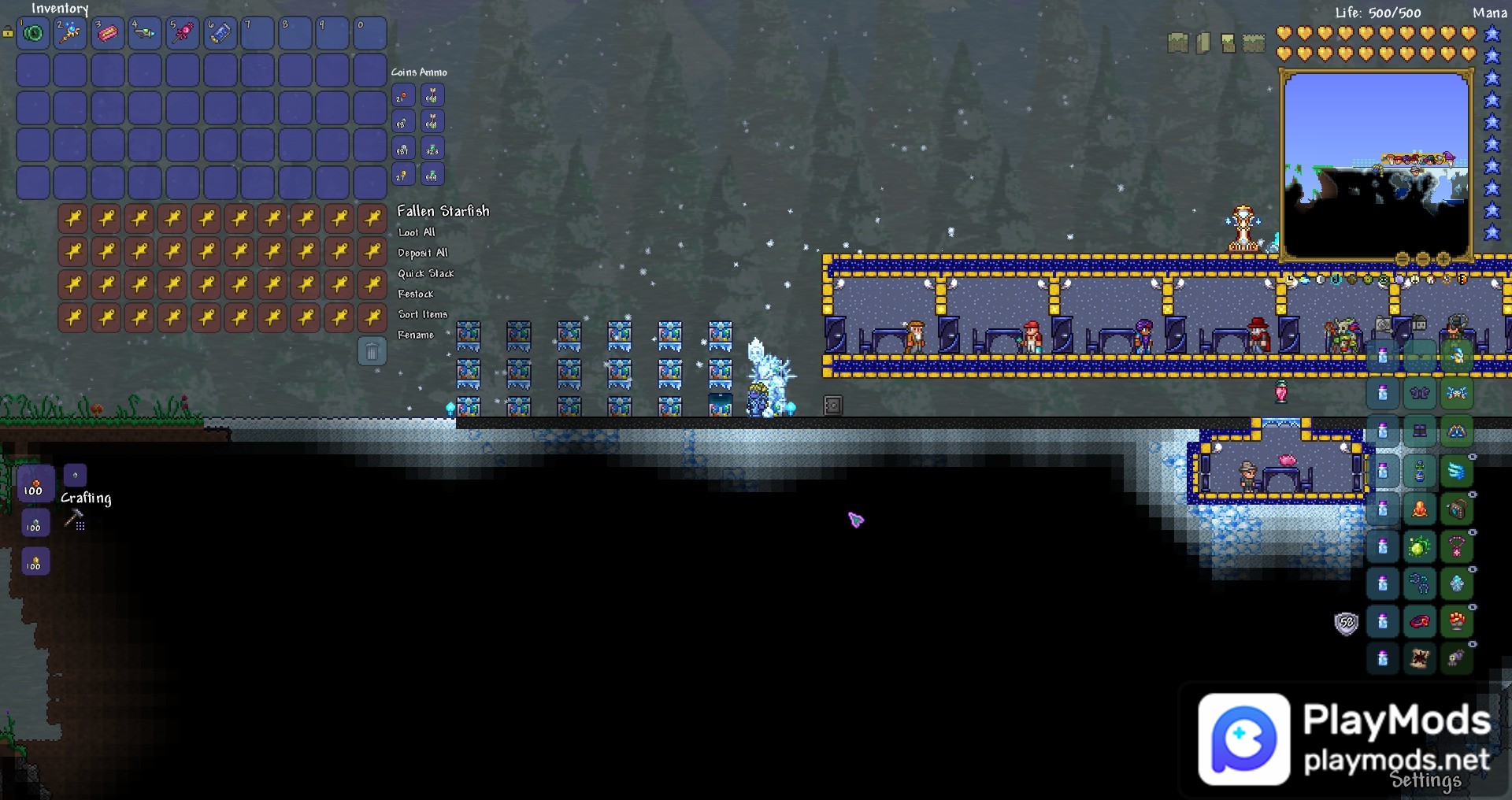Select the green yoyo in hotbar slot 1
The width and height of the screenshot is (1512, 800).
[33, 33]
